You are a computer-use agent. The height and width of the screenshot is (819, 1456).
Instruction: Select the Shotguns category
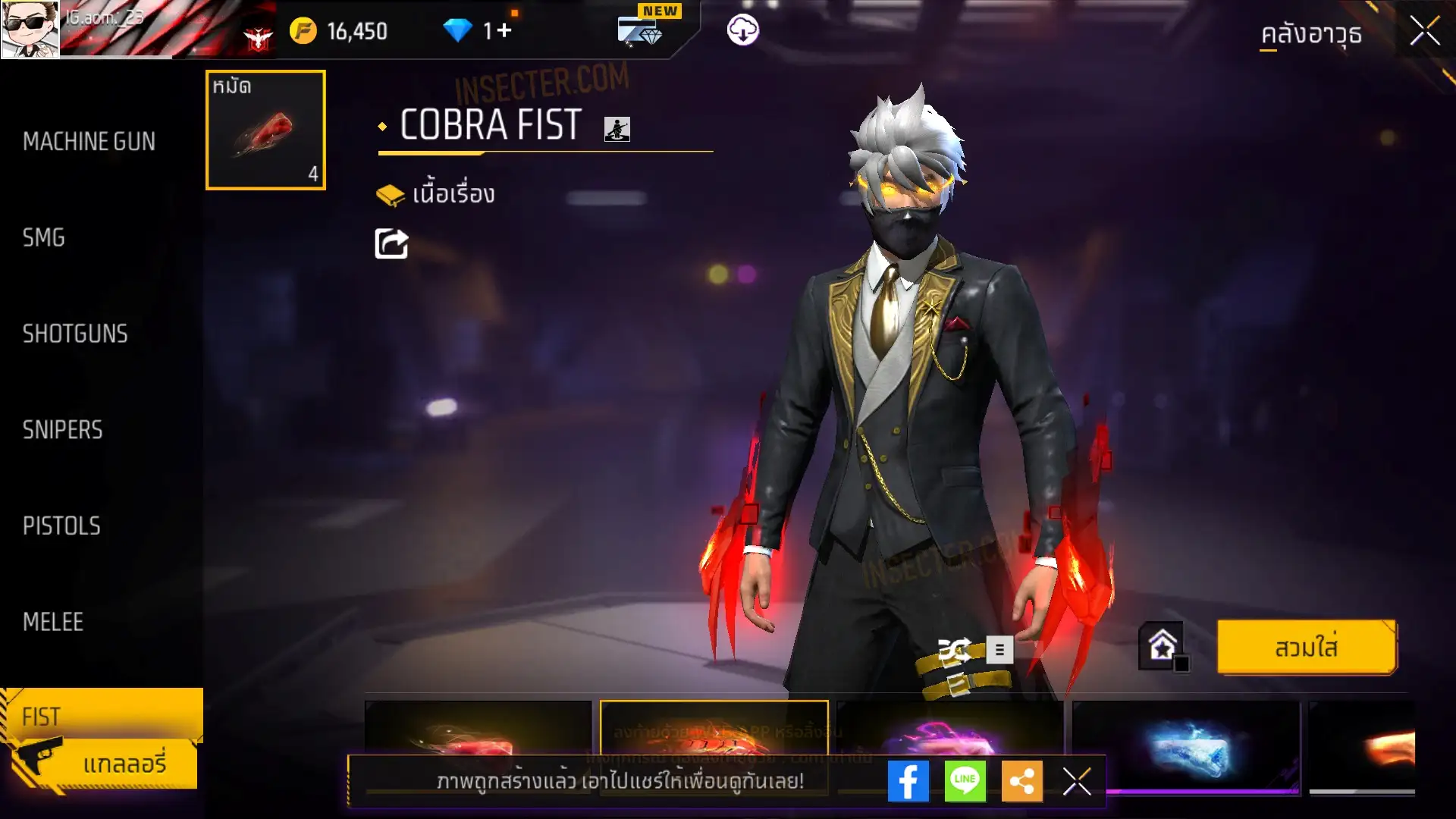point(75,334)
